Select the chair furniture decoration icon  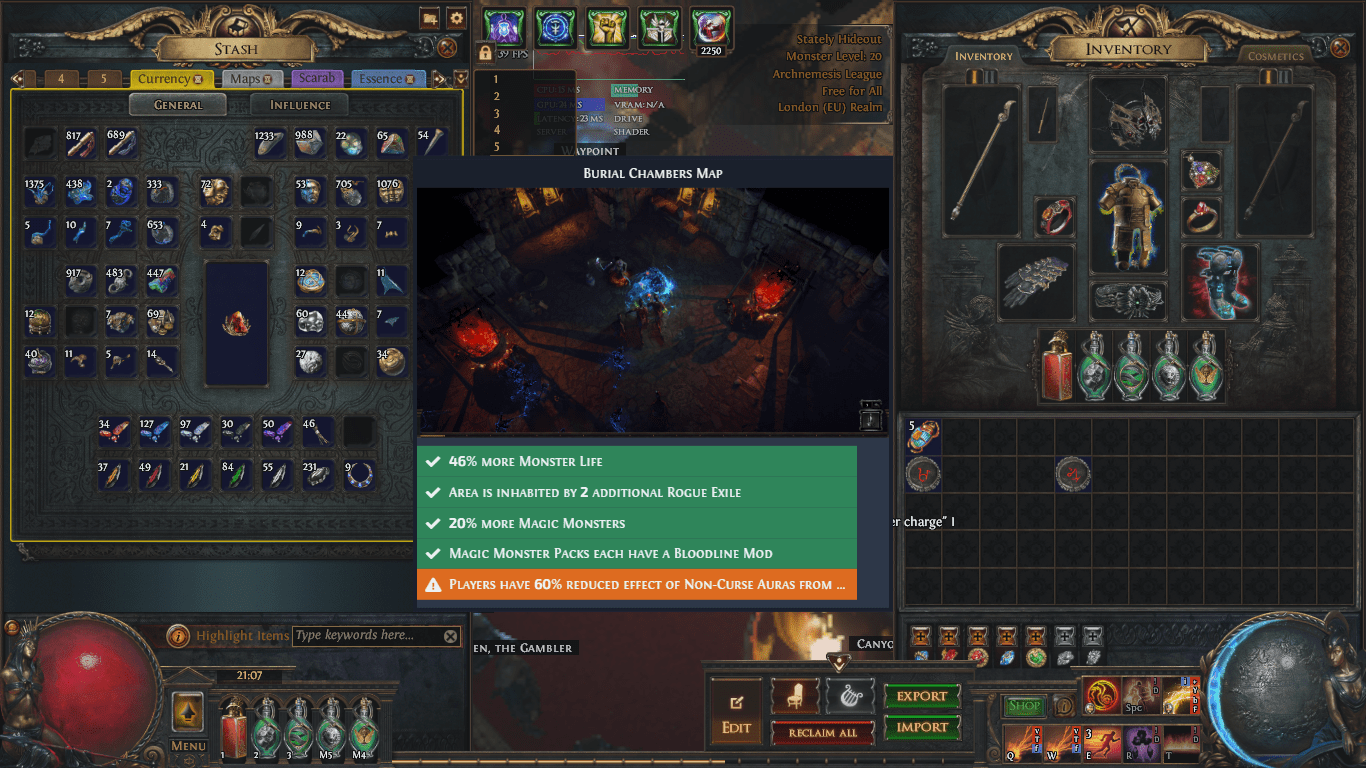pos(794,695)
